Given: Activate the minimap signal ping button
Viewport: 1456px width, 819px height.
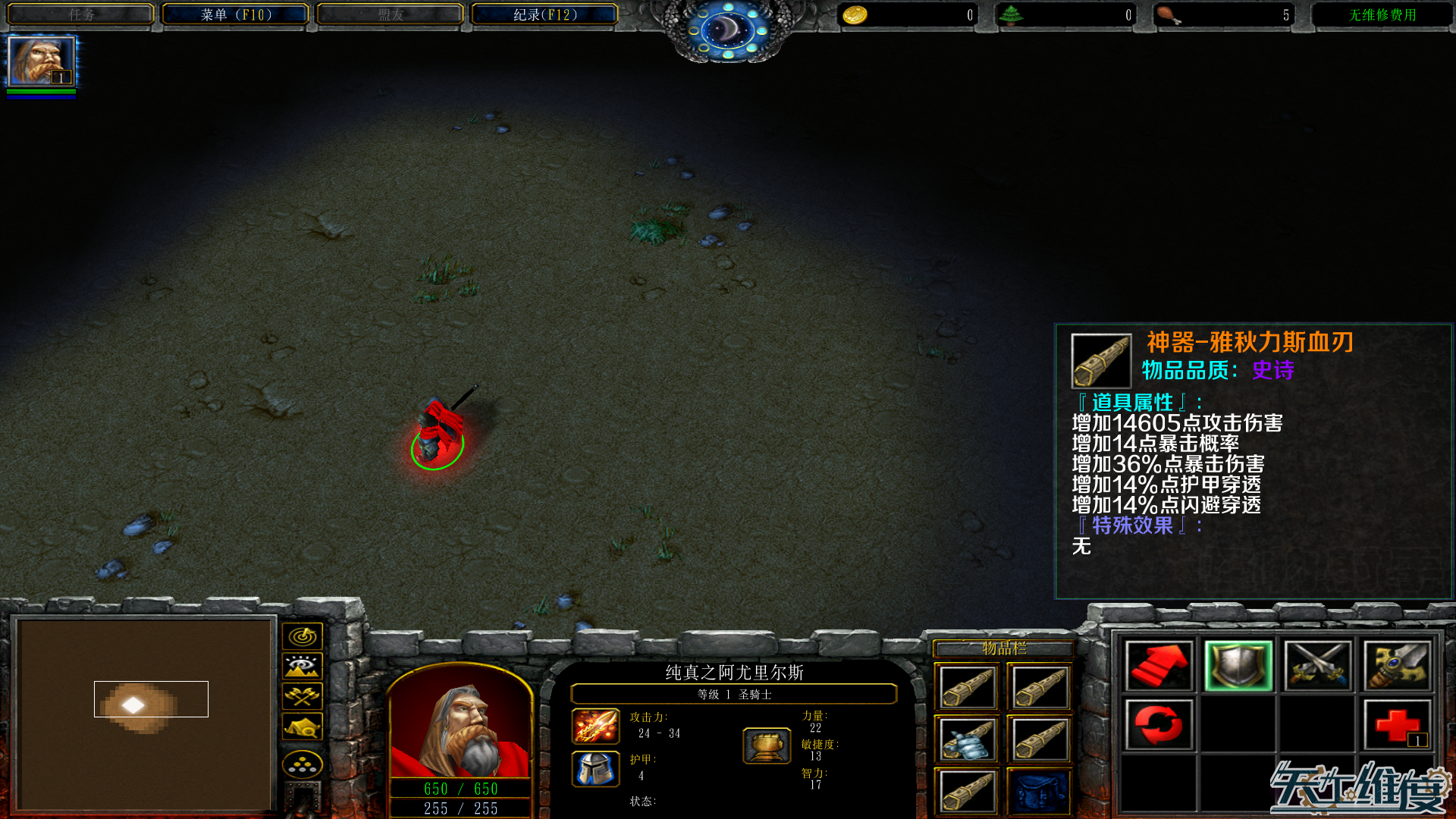Looking at the screenshot, I should pos(303,636).
